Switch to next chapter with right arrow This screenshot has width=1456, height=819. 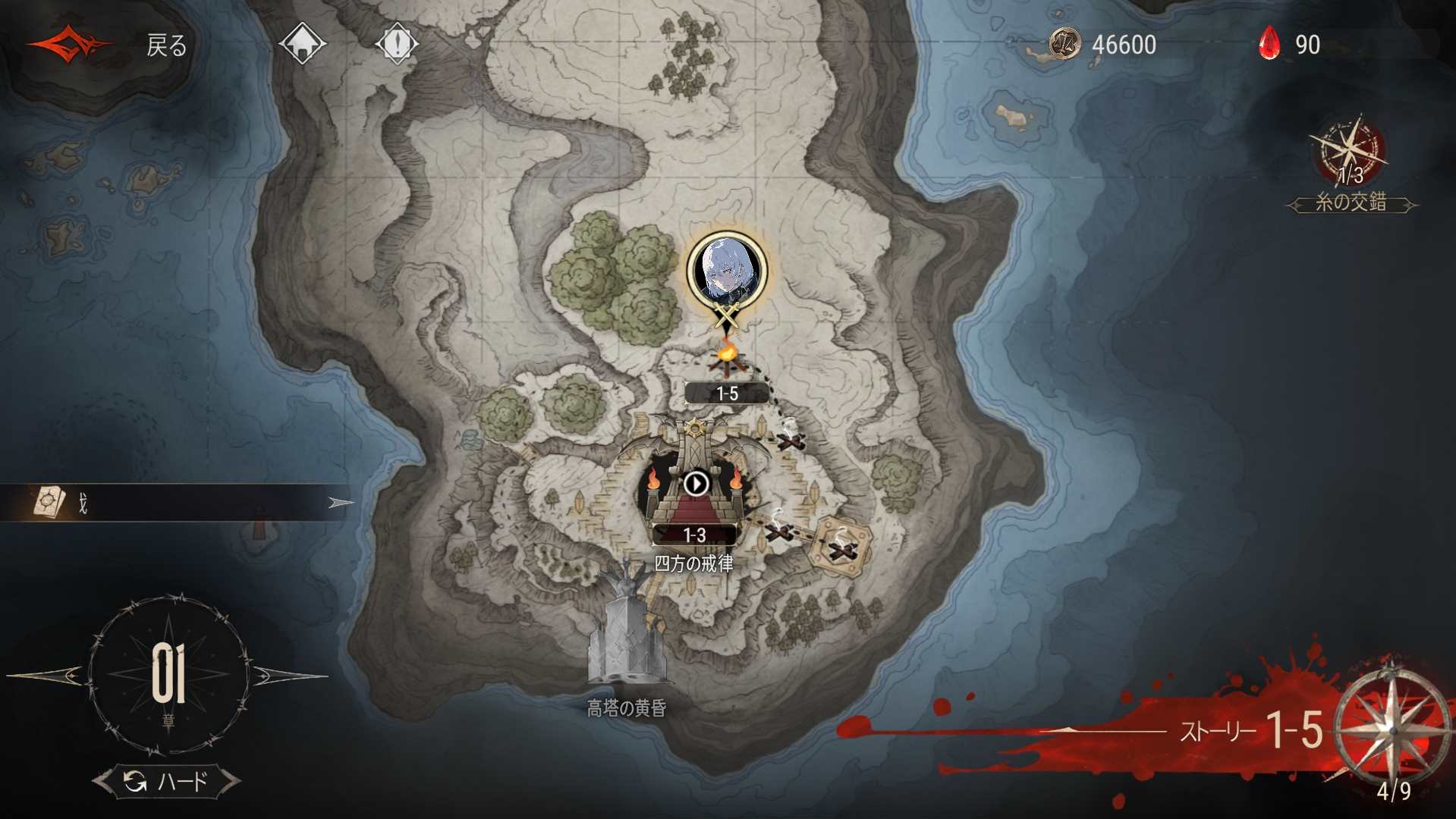(x=290, y=674)
